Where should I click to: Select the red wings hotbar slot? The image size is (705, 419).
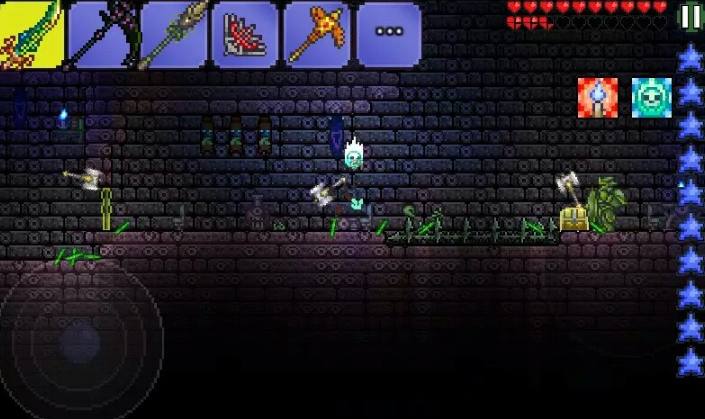click(x=245, y=33)
